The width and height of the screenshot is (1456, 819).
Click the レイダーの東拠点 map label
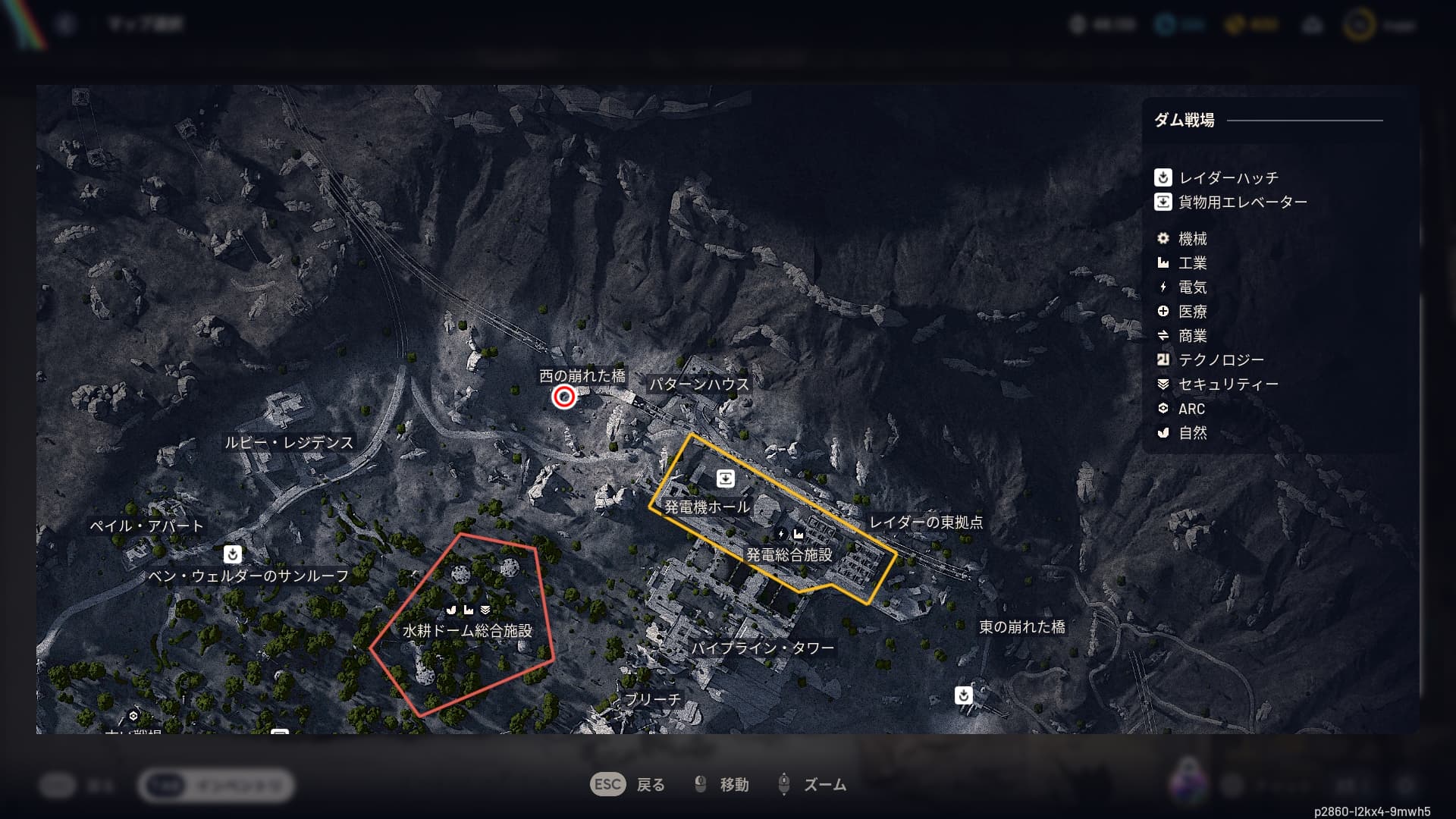(x=926, y=522)
